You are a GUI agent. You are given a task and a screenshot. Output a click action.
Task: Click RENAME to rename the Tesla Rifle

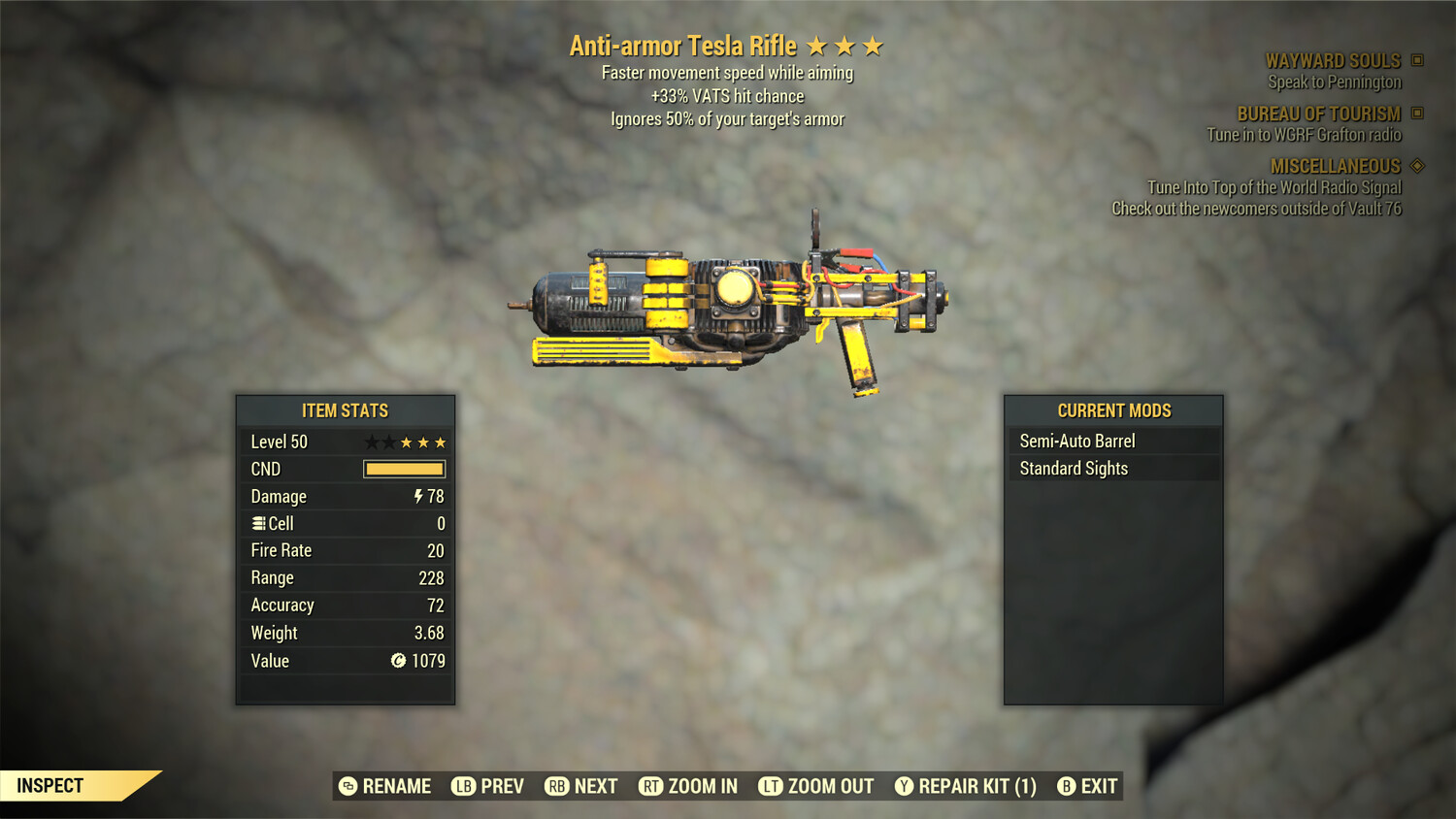point(395,786)
